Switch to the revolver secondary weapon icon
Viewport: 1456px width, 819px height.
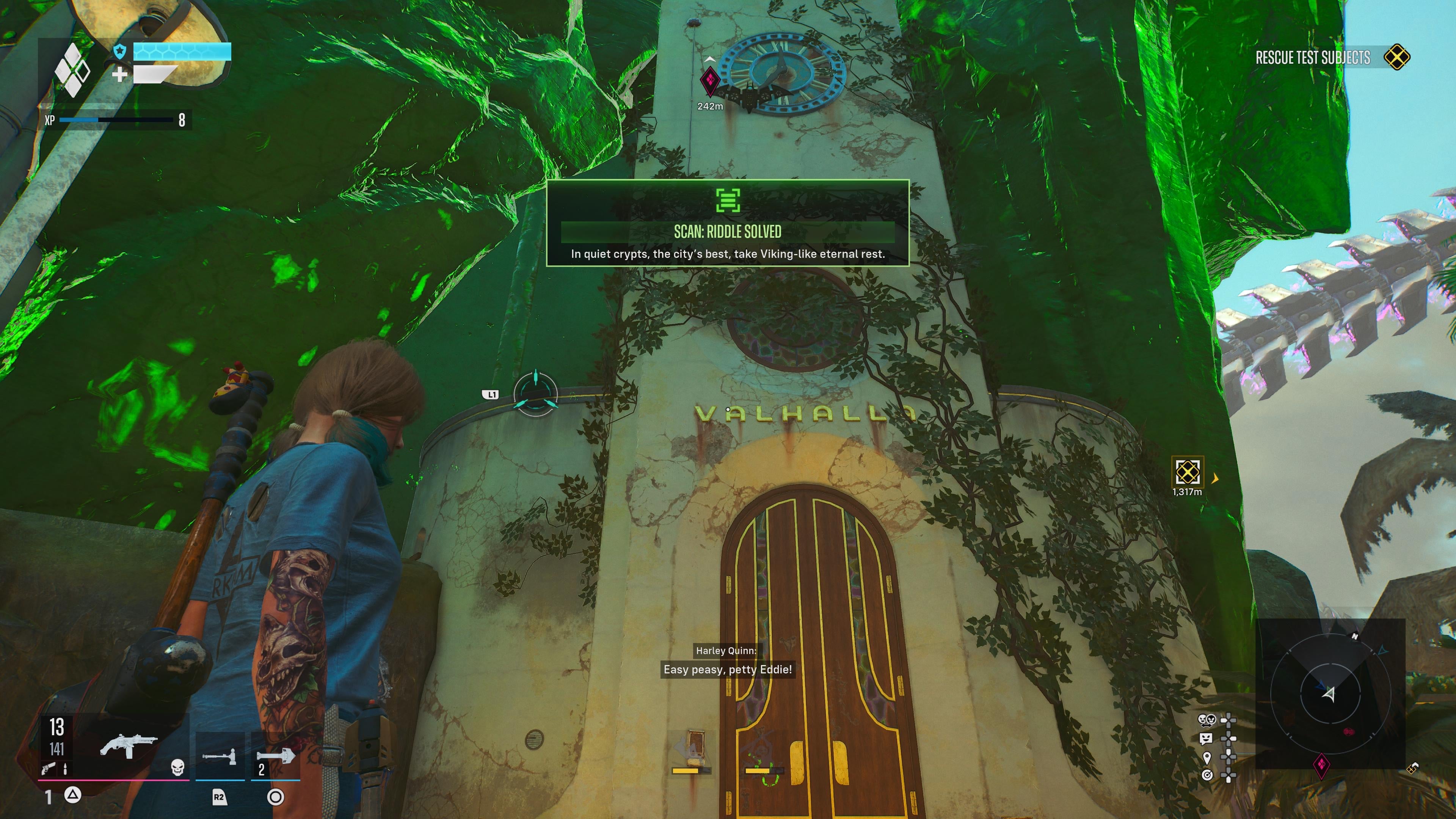48,767
